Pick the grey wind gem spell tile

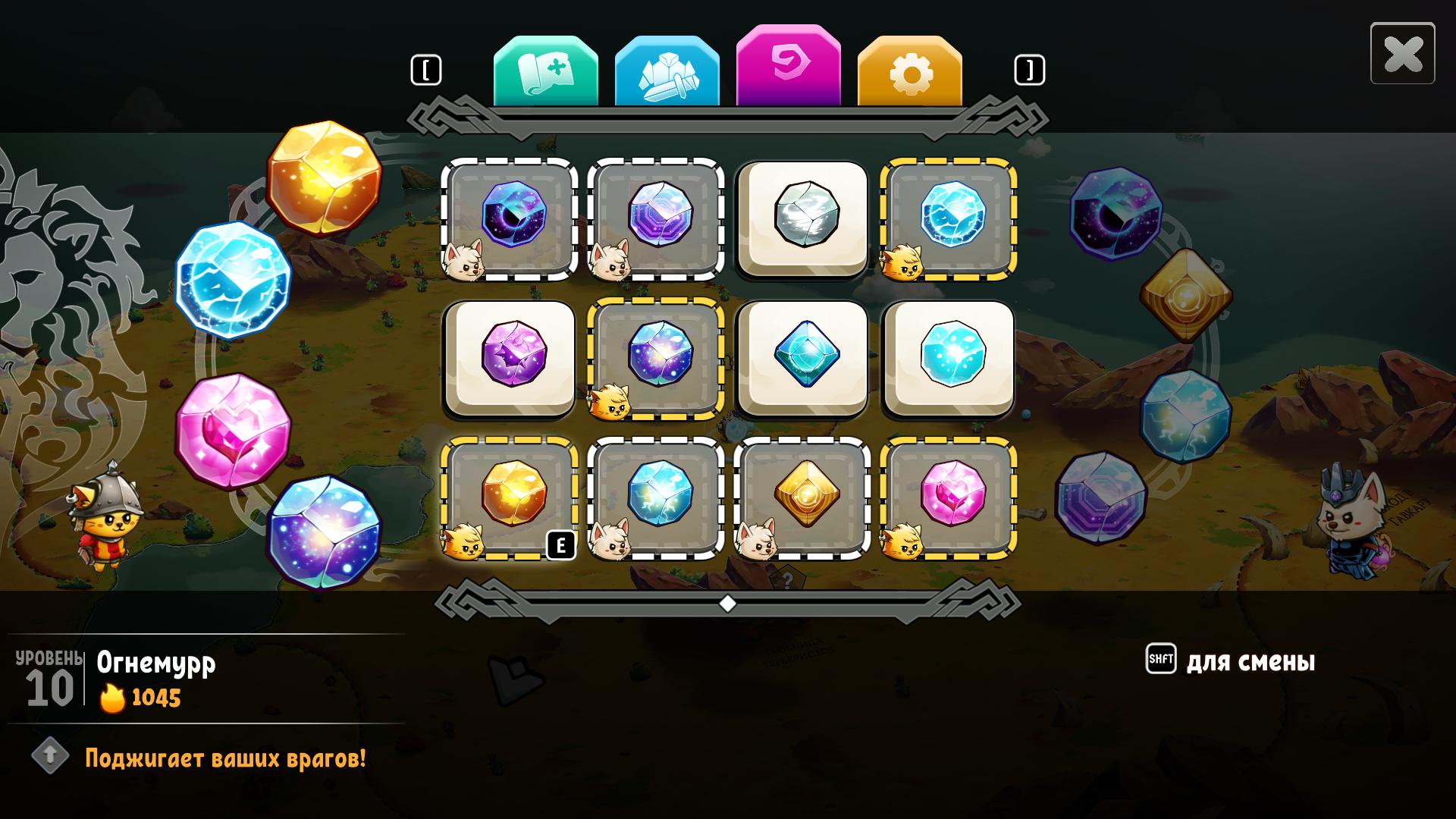[x=803, y=217]
